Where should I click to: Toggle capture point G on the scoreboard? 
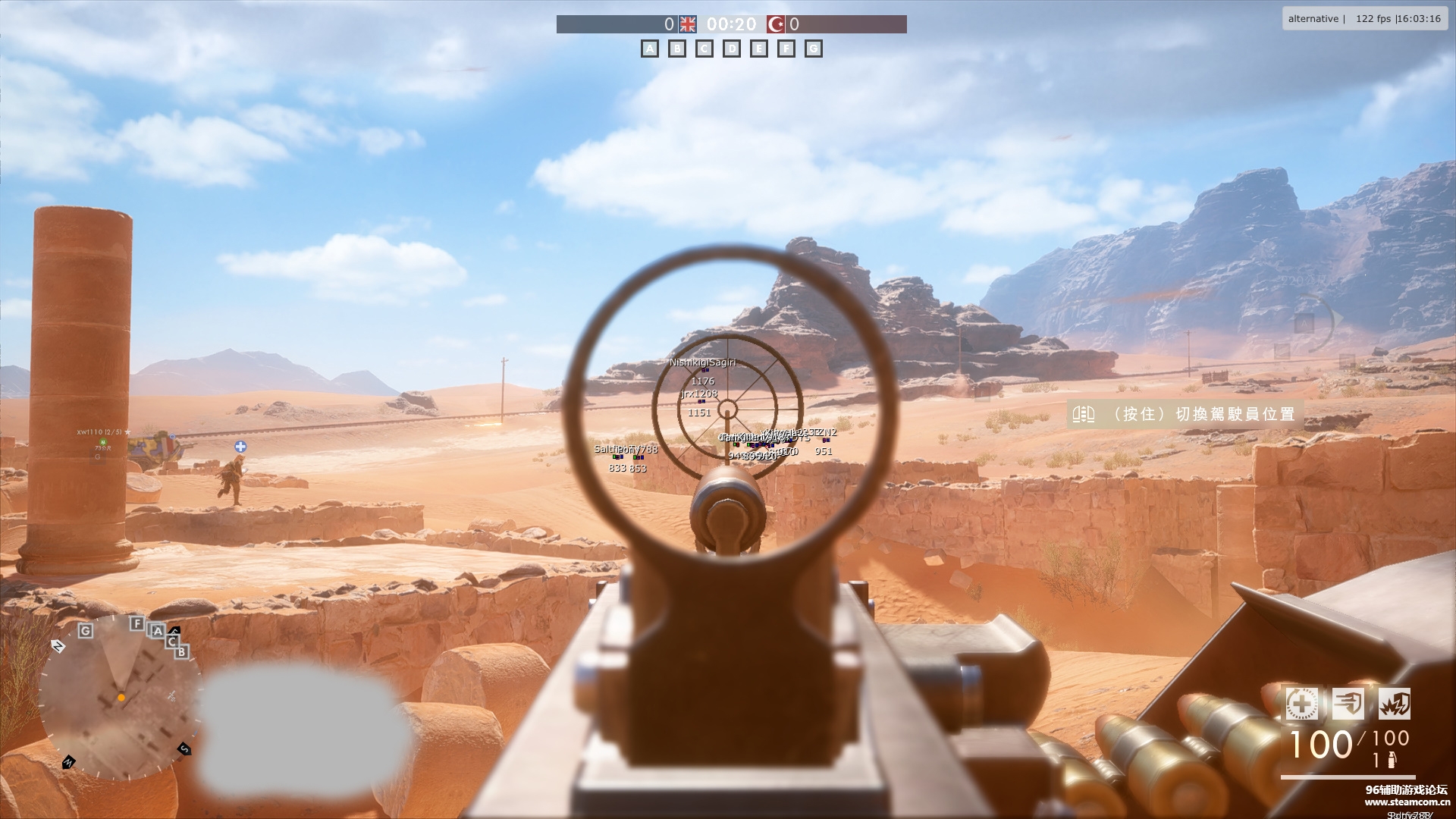pyautogui.click(x=814, y=49)
